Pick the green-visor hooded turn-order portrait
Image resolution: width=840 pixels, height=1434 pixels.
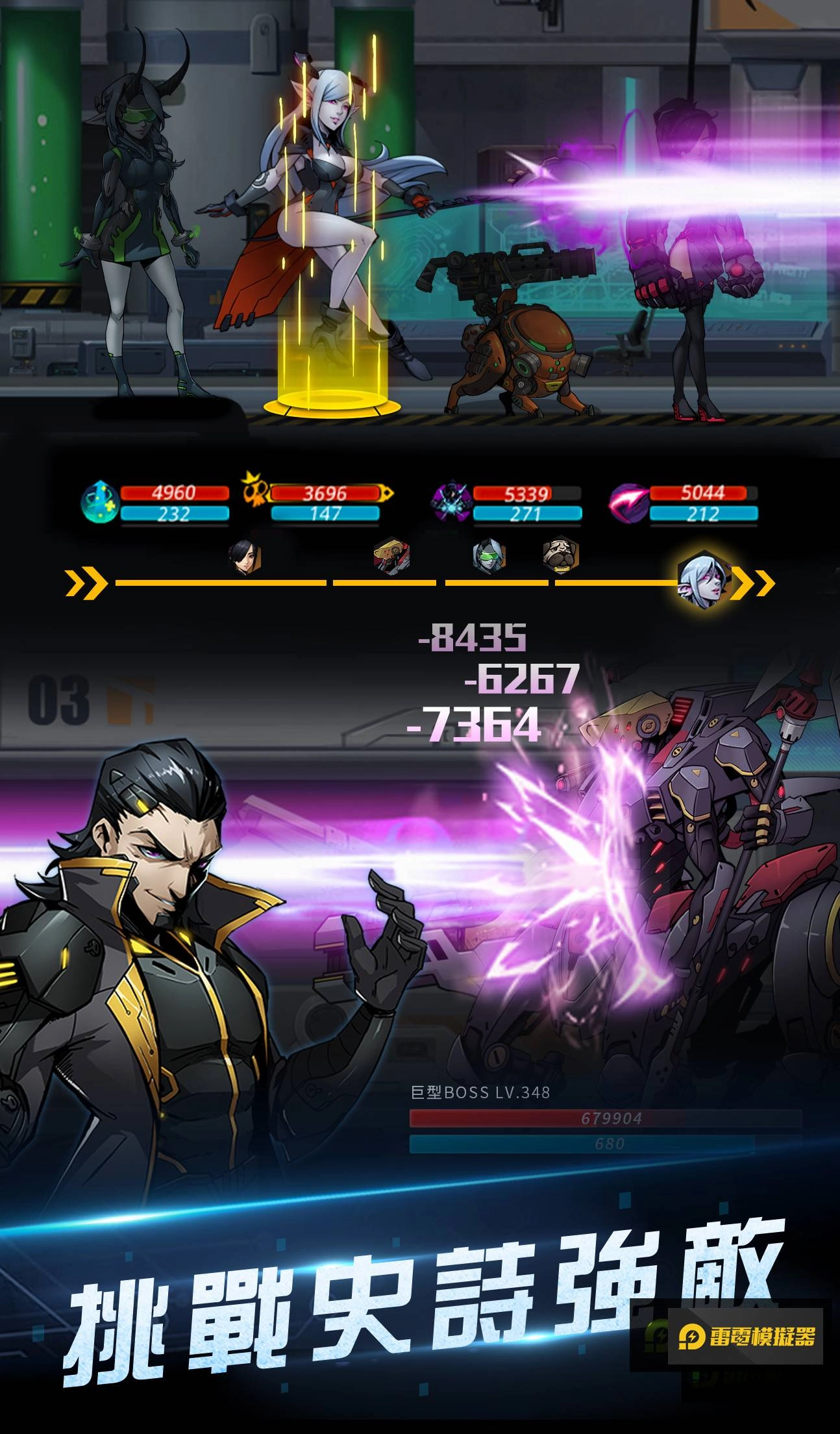coord(489,557)
